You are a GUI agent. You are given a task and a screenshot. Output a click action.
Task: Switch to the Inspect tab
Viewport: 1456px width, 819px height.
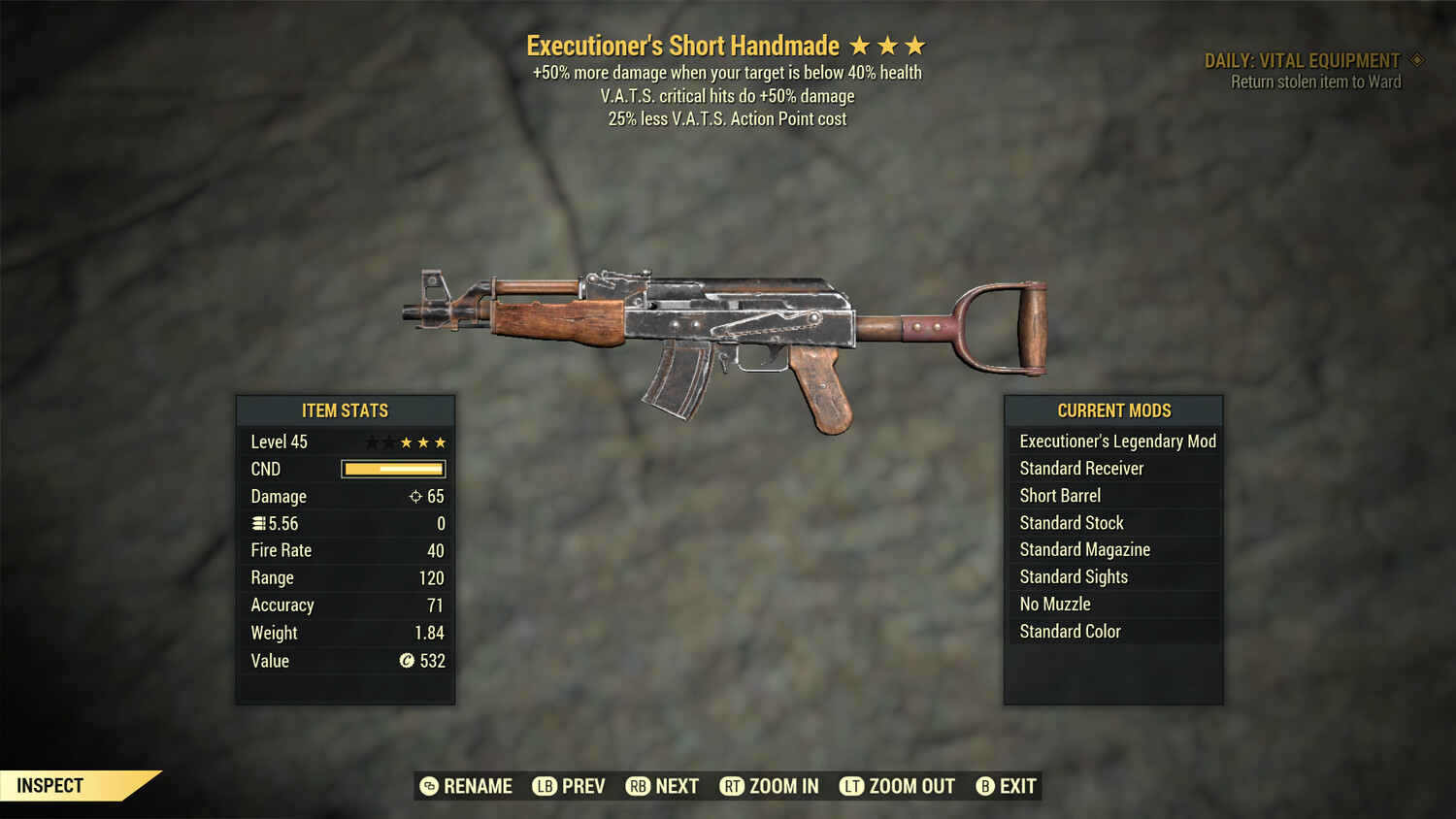pyautogui.click(x=49, y=785)
